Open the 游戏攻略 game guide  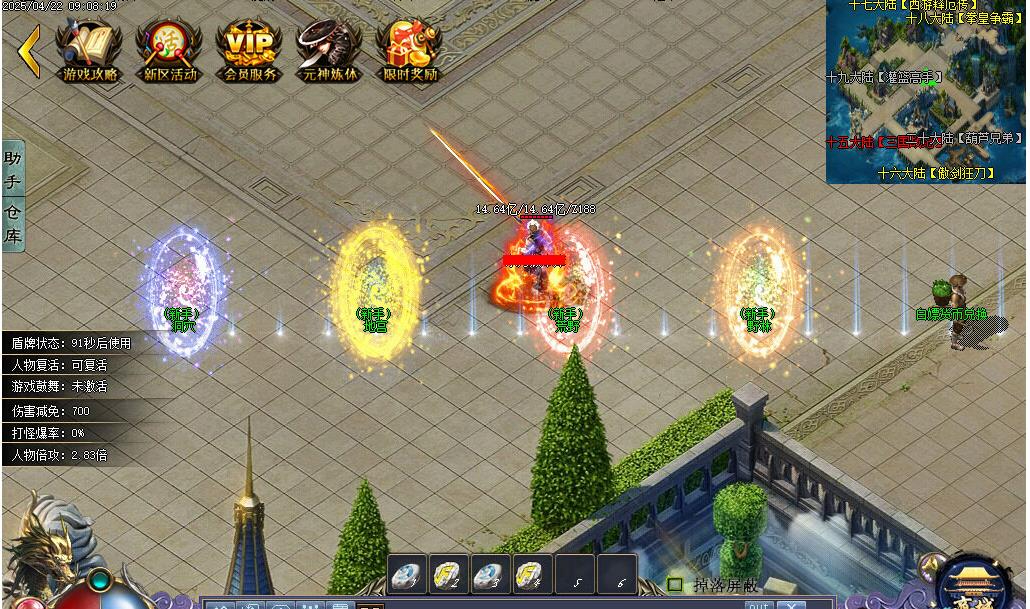(89, 50)
